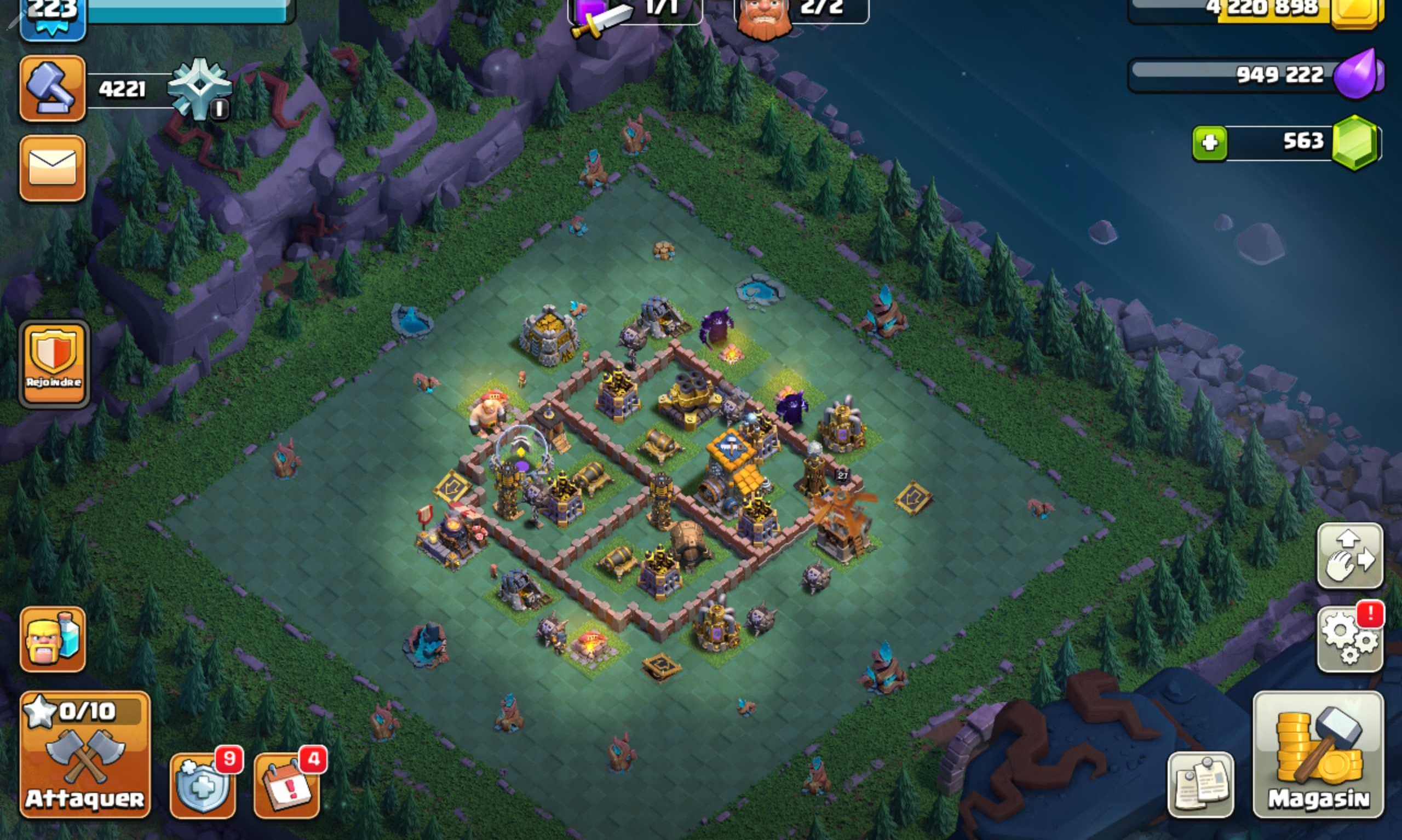Open the mailbox envelope messages

point(53,168)
